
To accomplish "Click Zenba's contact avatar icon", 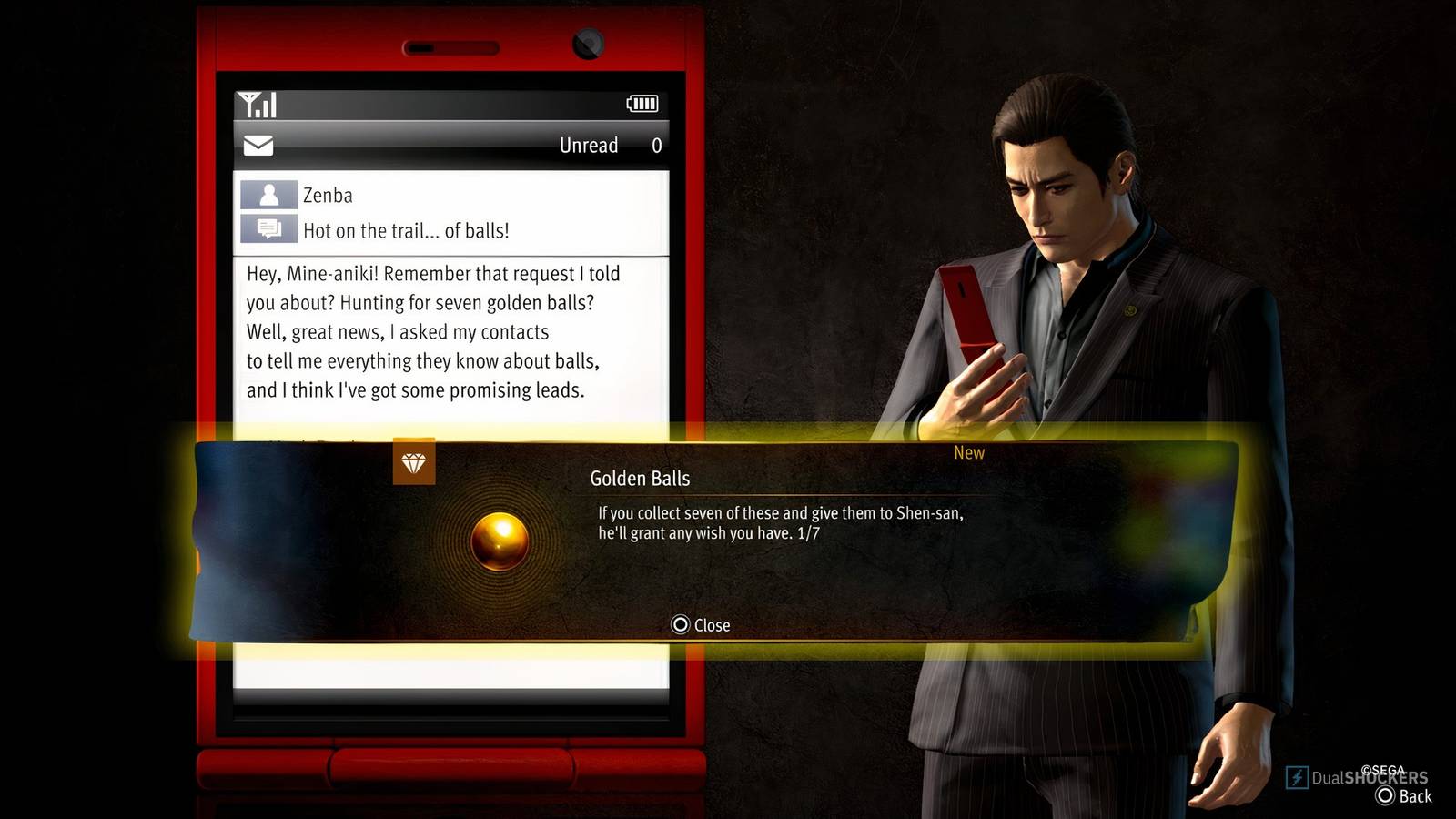I will tap(268, 194).
